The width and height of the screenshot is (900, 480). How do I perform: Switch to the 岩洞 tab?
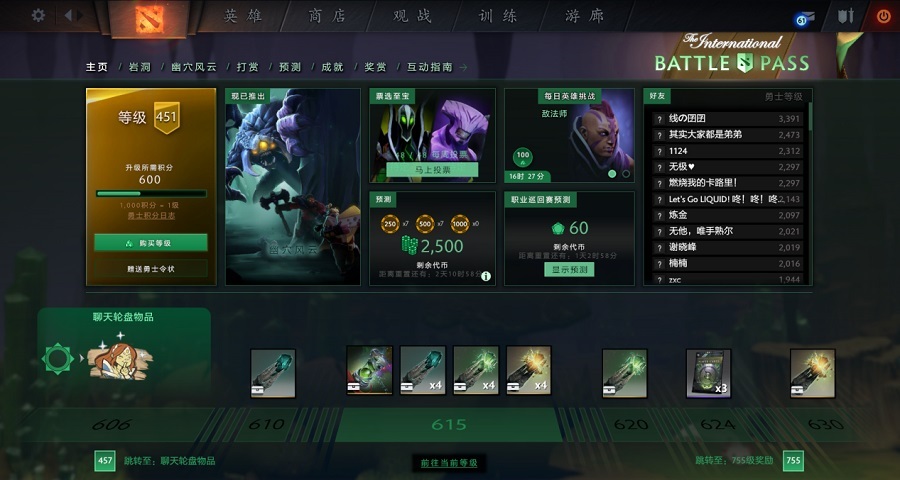tap(140, 67)
